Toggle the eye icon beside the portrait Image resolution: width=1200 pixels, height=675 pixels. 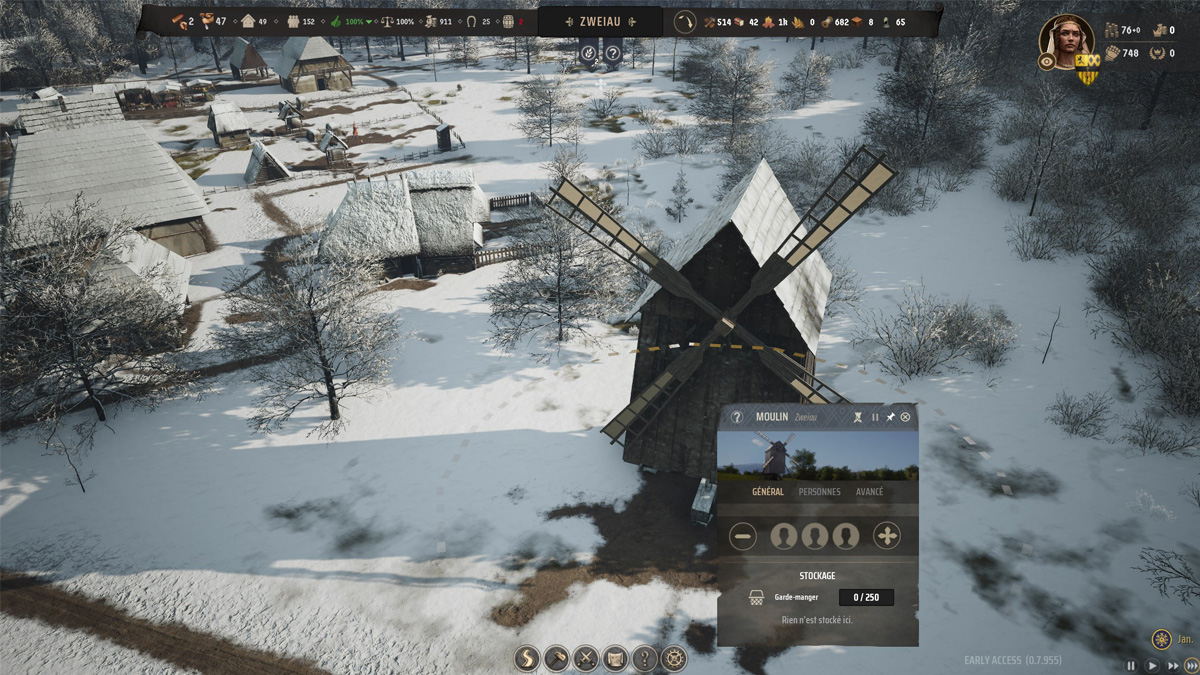point(1047,61)
